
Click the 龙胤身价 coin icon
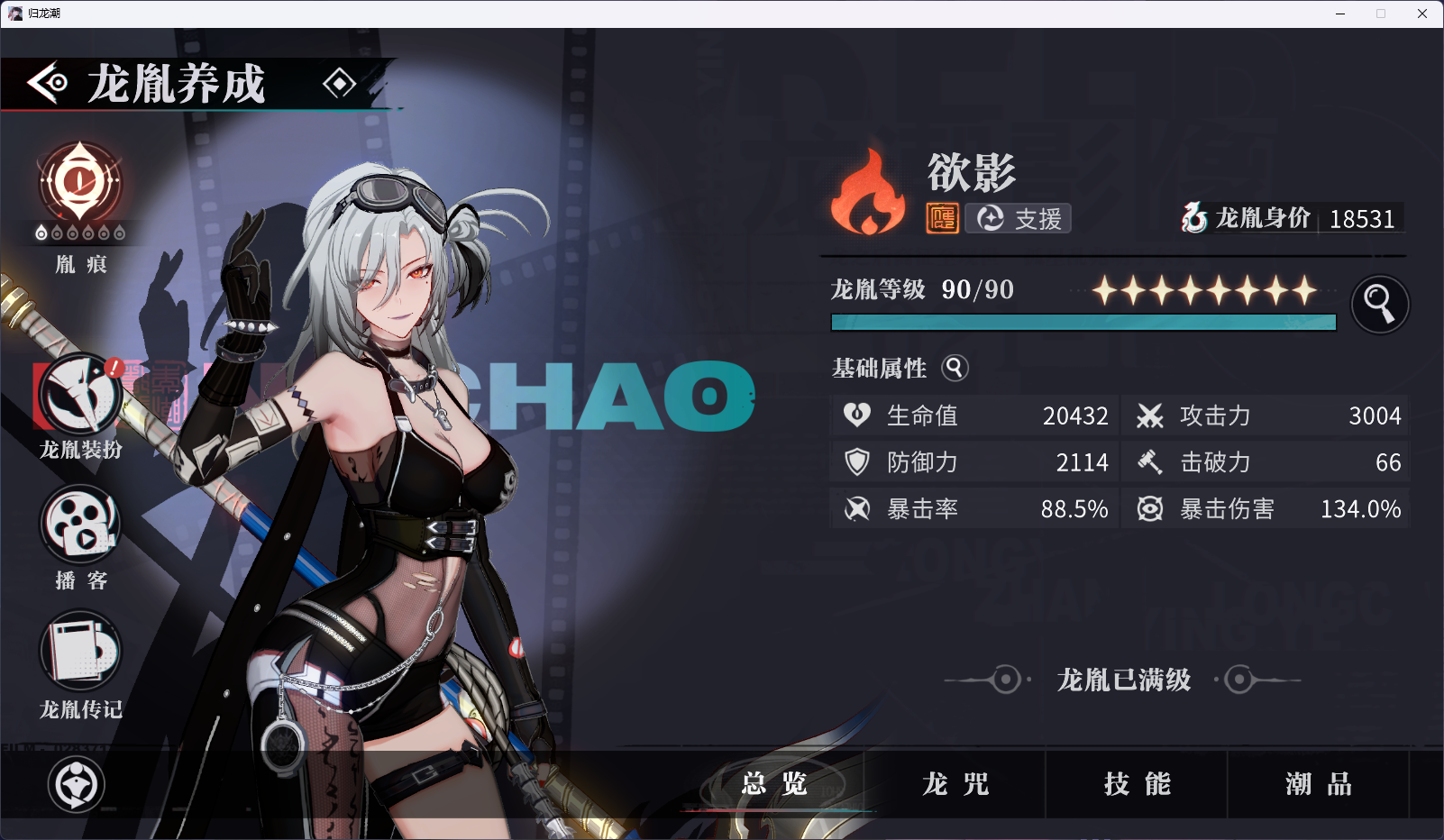click(1195, 217)
